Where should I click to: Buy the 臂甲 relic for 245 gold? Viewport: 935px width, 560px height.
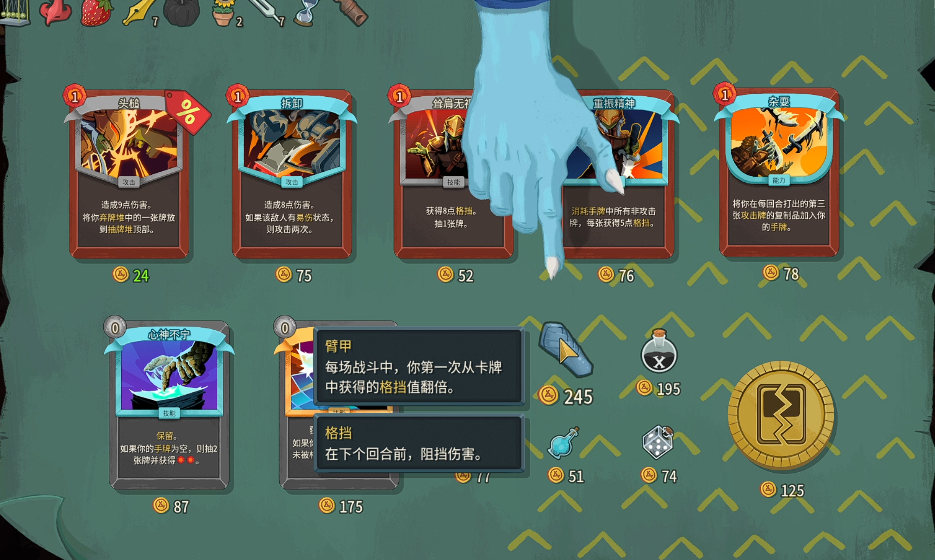tap(563, 349)
